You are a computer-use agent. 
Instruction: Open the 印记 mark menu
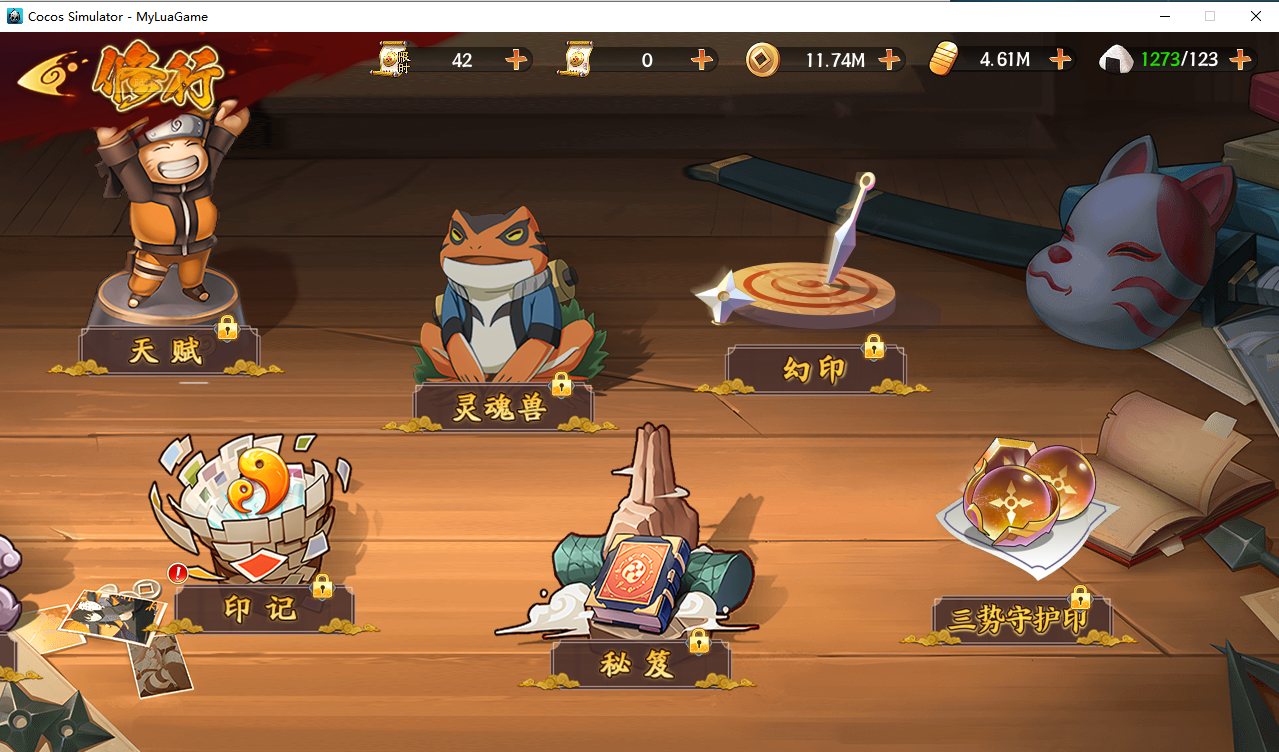pyautogui.click(x=262, y=609)
